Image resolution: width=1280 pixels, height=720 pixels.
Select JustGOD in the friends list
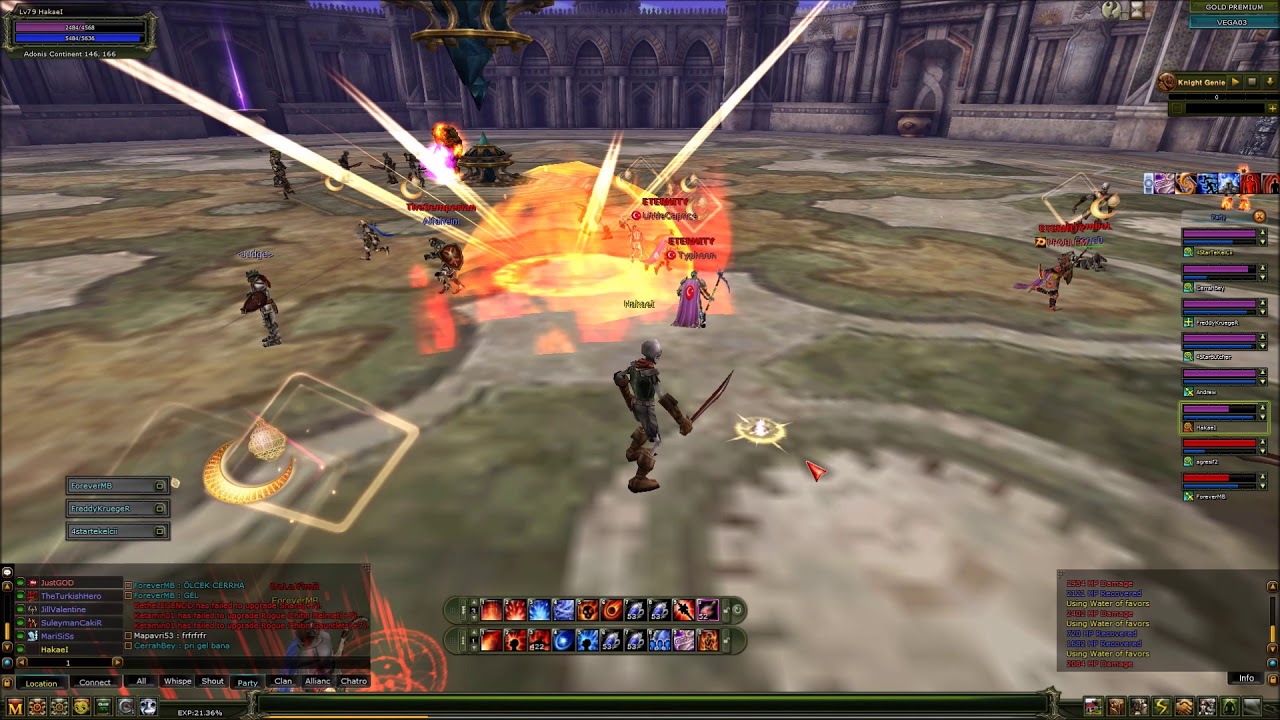[57, 583]
